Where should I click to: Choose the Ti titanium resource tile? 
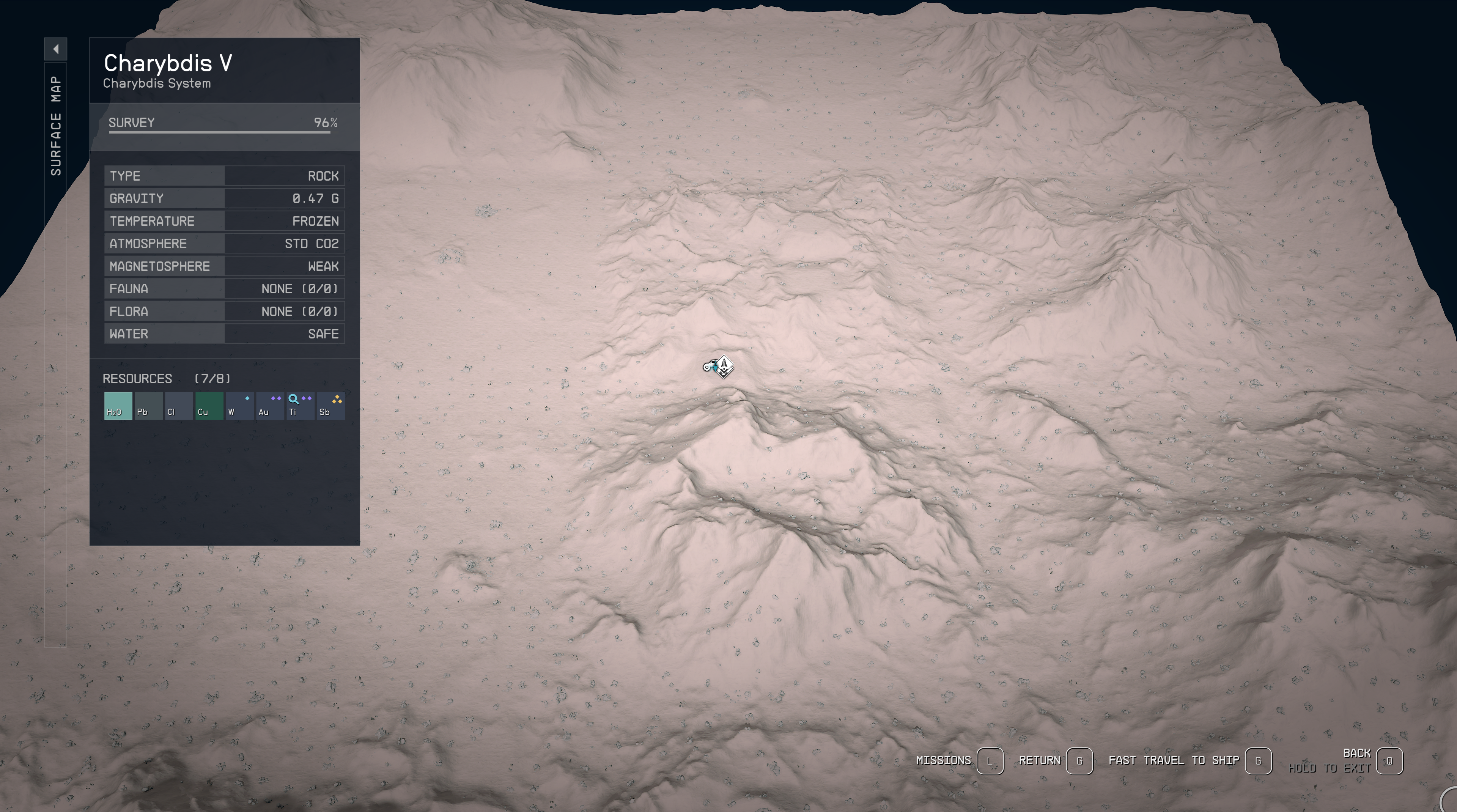click(x=300, y=406)
